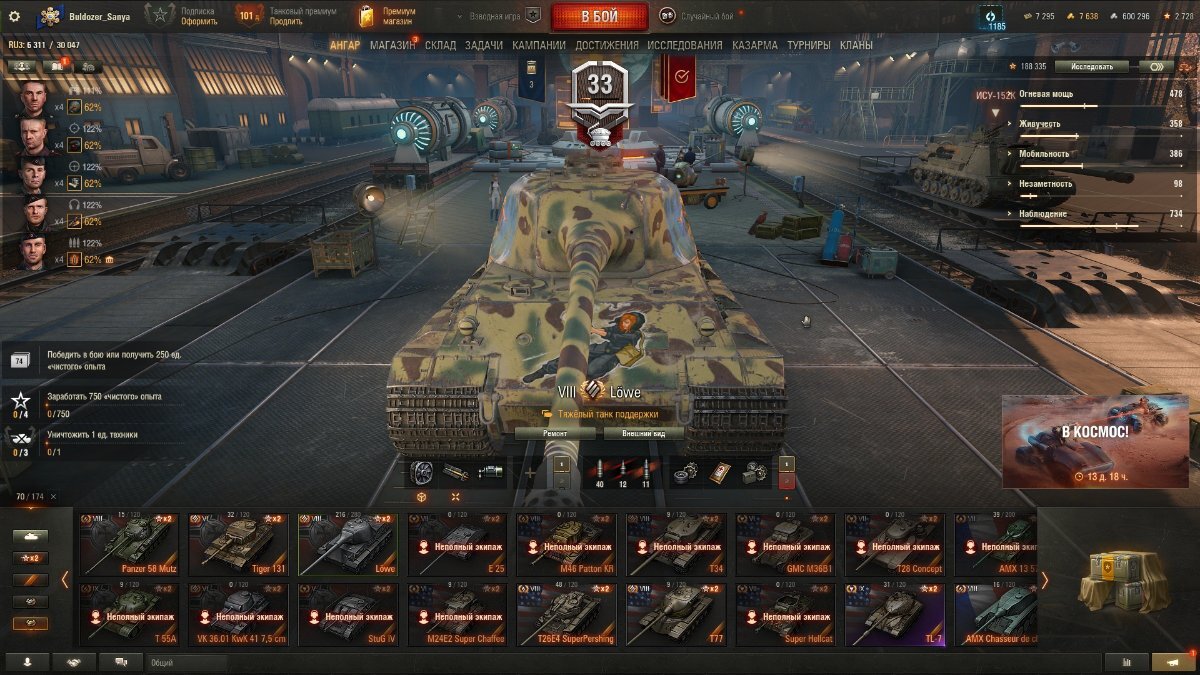The image size is (1200, 675).
Task: Click the chat input field Общий
Action: [x=185, y=662]
